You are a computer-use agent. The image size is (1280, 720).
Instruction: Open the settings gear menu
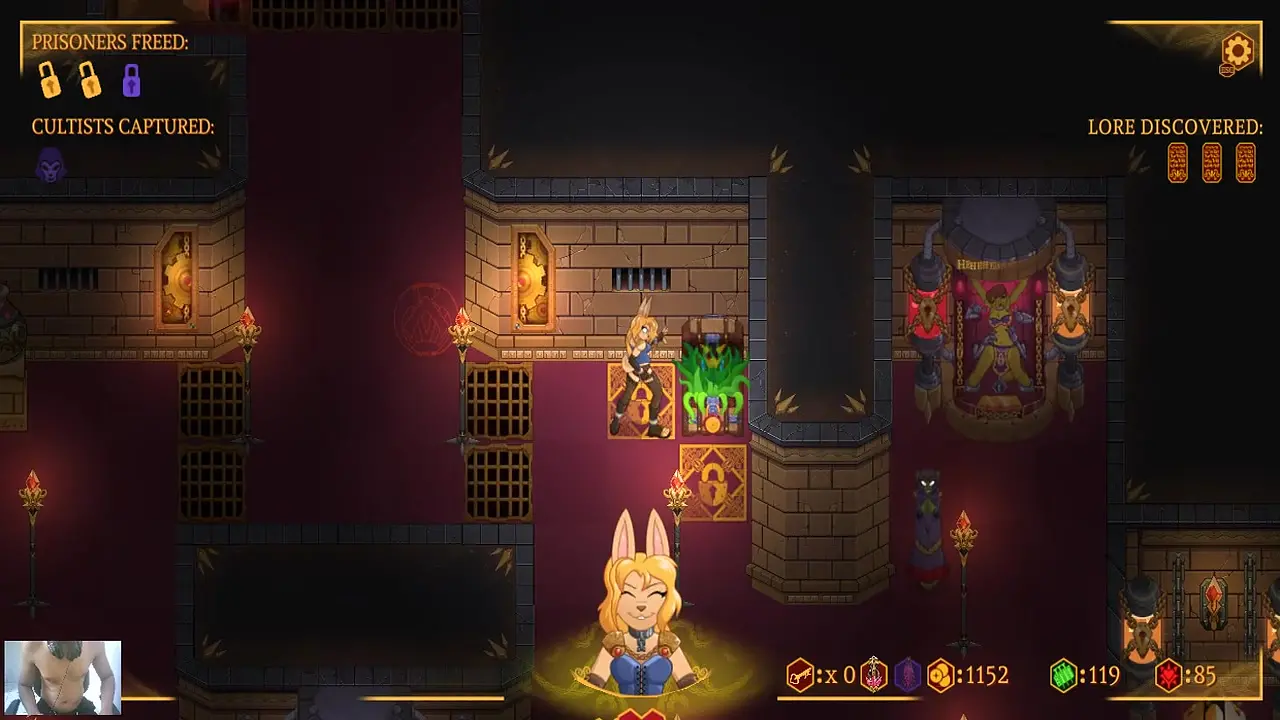click(x=1237, y=50)
